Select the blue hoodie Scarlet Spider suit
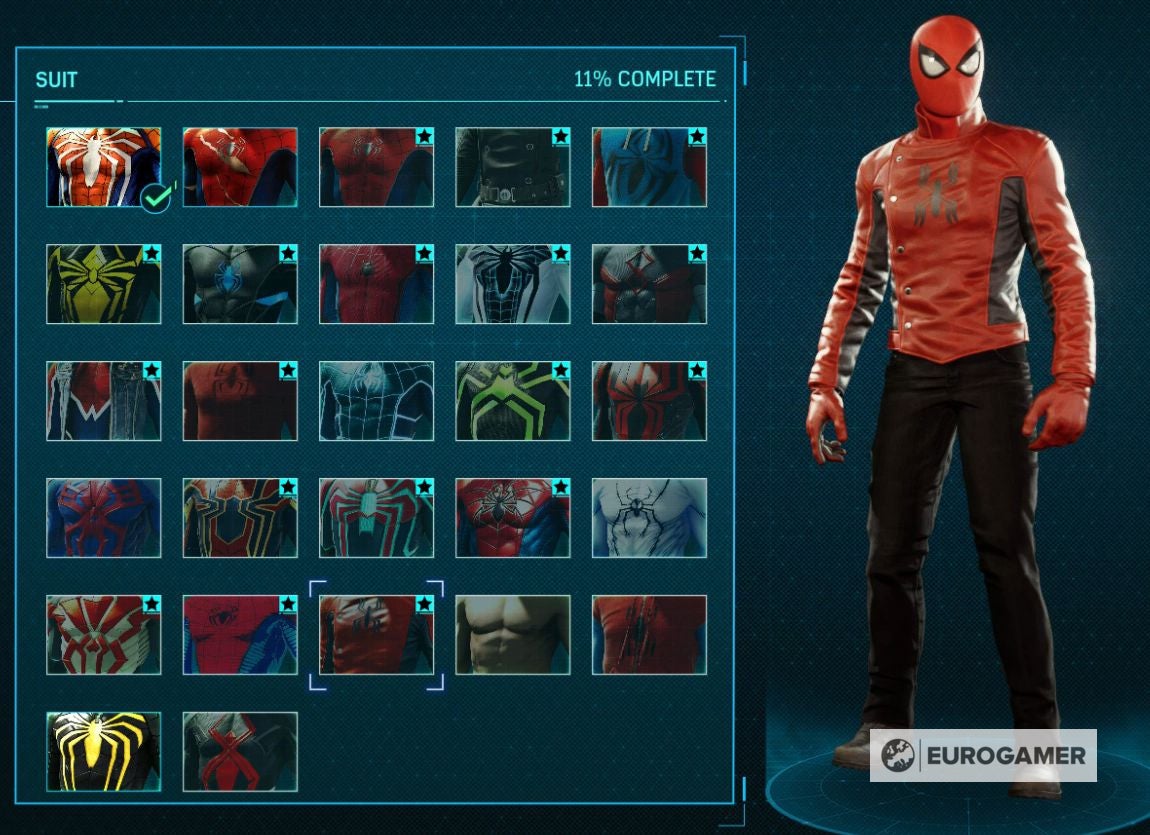Viewport: 1150px width, 835px height. click(649, 167)
